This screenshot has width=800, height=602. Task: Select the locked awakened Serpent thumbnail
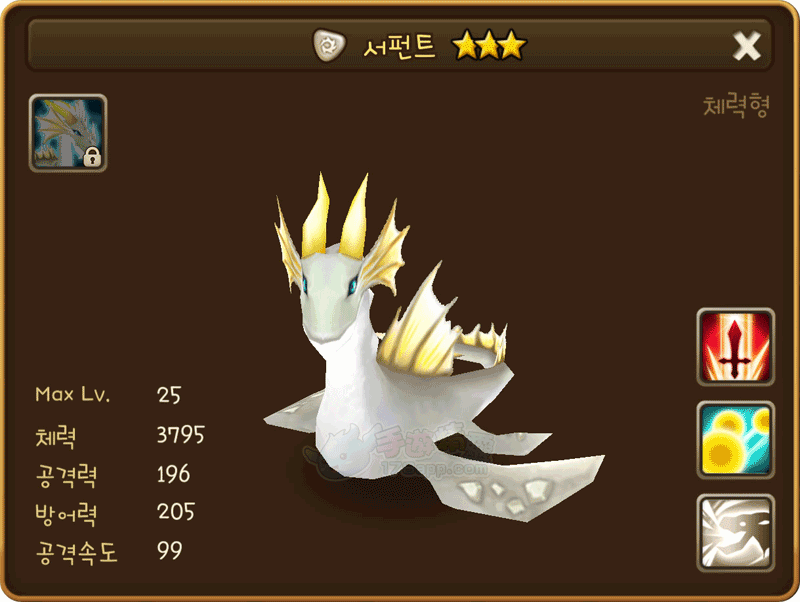[68, 133]
